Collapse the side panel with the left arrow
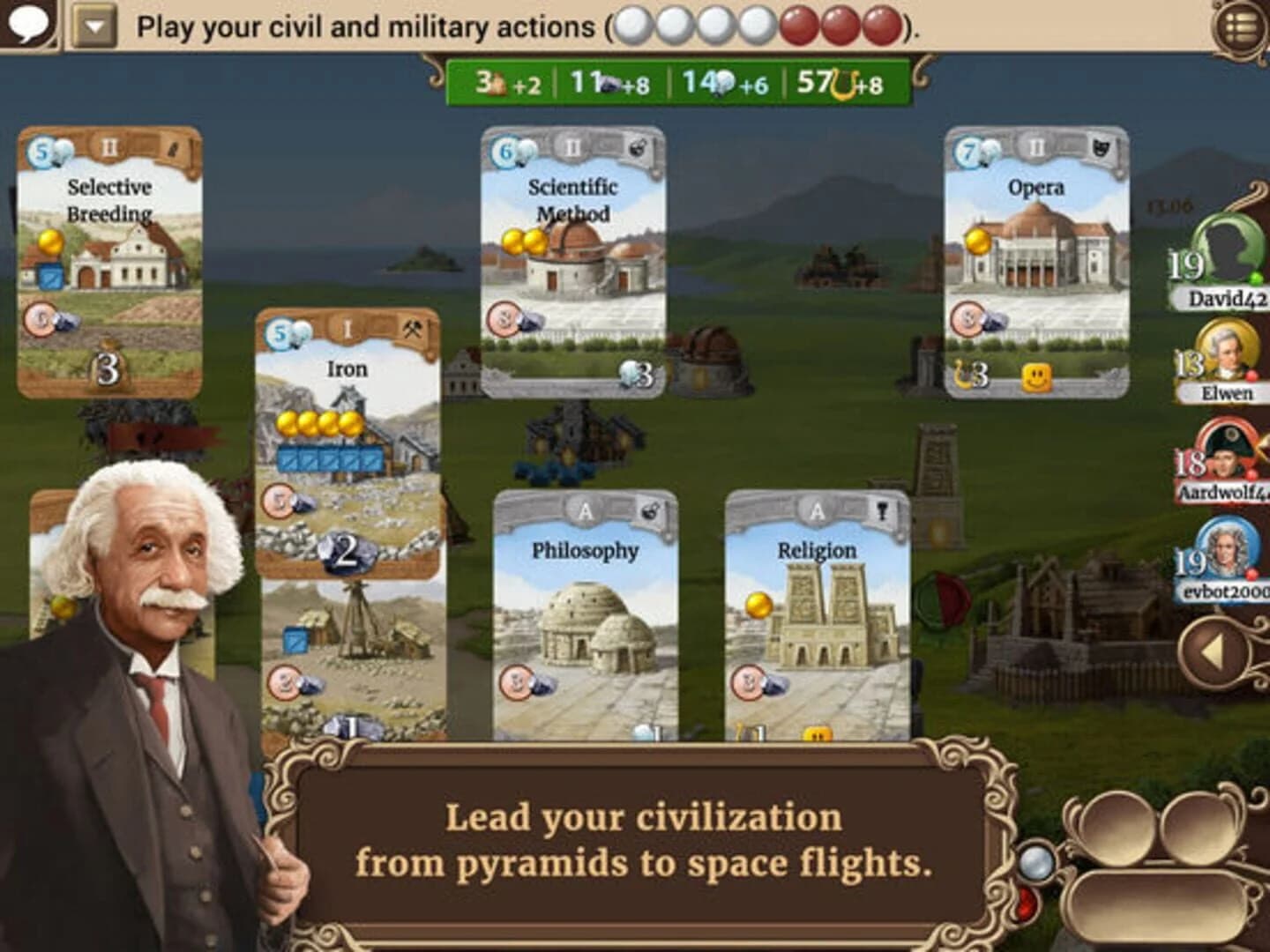The image size is (1270, 952). pyautogui.click(x=1214, y=650)
